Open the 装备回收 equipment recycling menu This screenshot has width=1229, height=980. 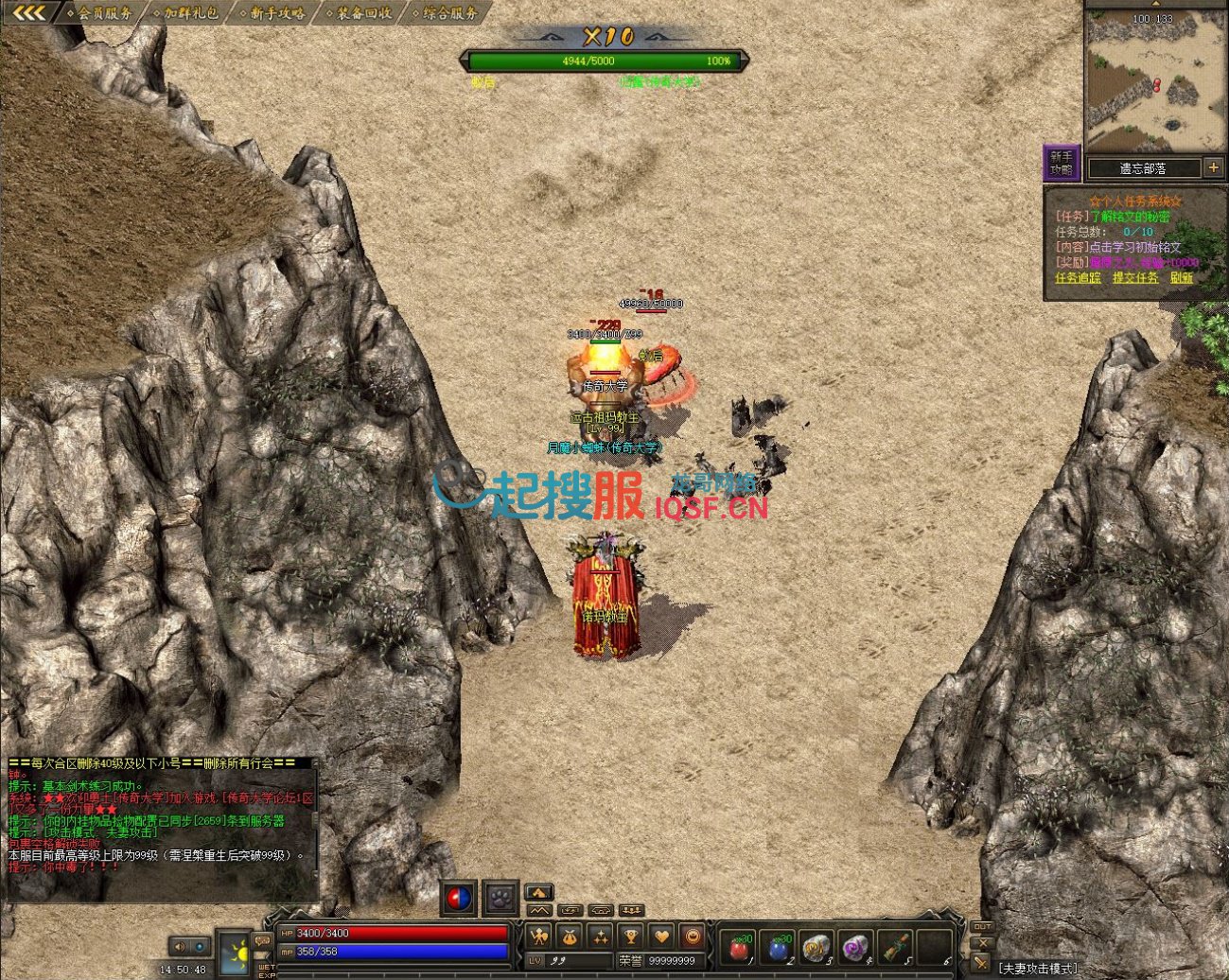click(x=364, y=13)
